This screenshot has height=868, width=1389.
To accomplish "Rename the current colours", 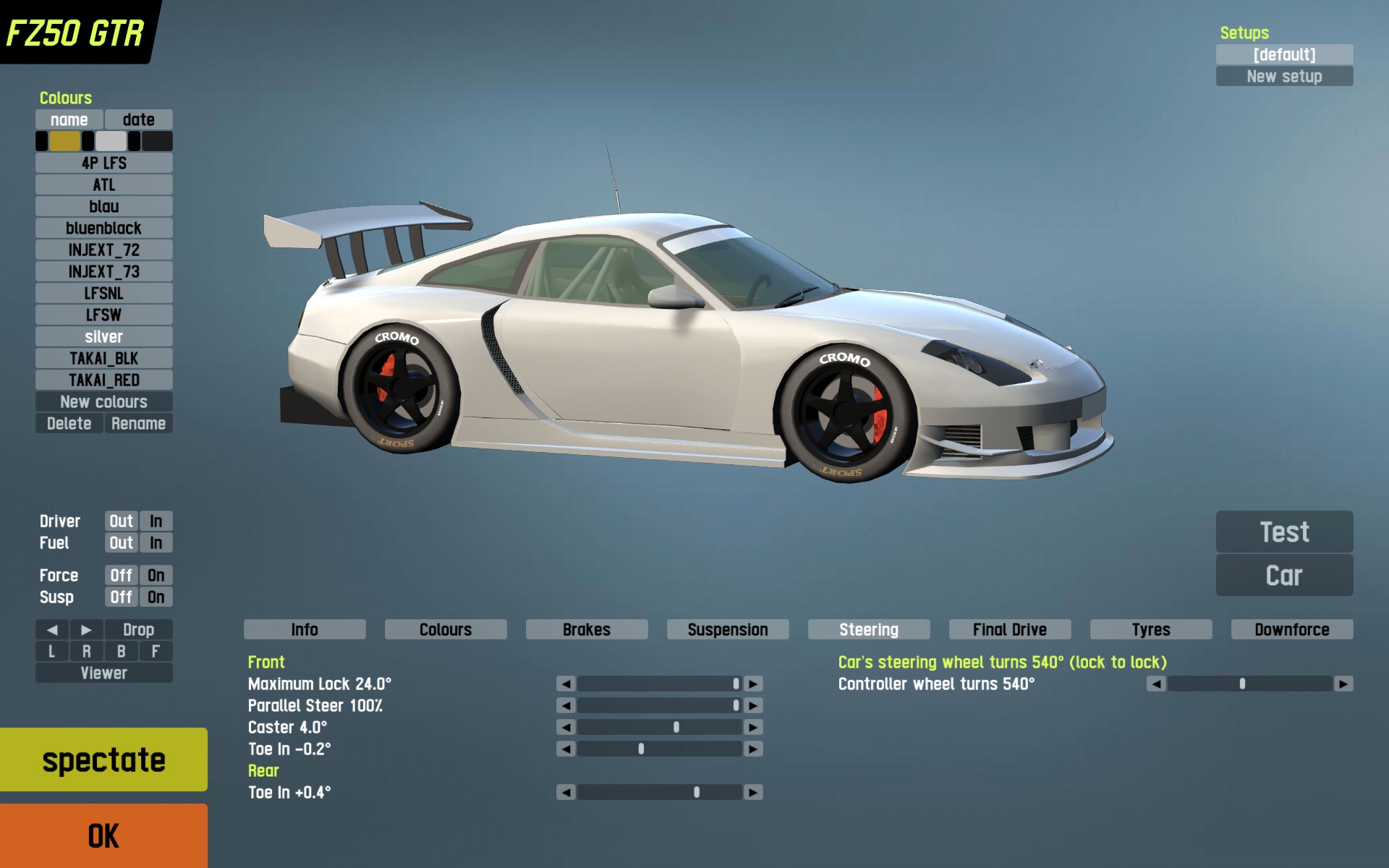I will point(138,423).
